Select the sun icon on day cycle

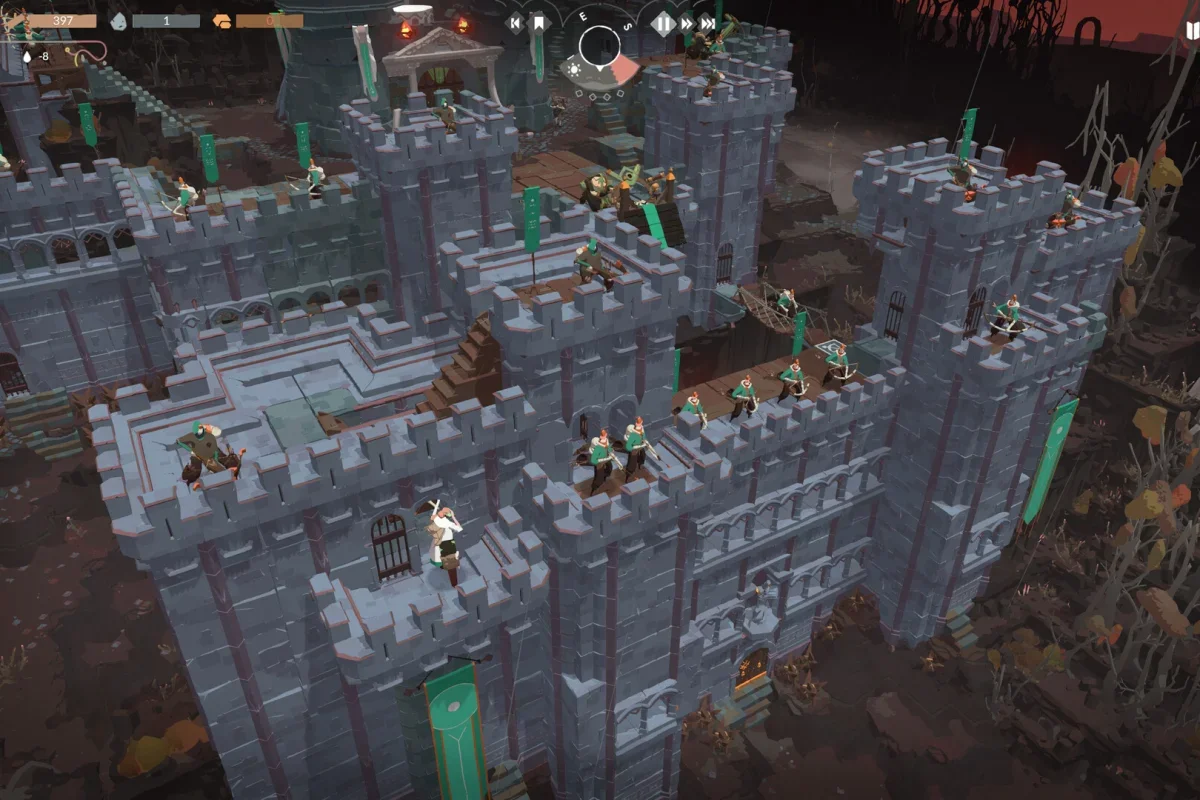[x=574, y=69]
